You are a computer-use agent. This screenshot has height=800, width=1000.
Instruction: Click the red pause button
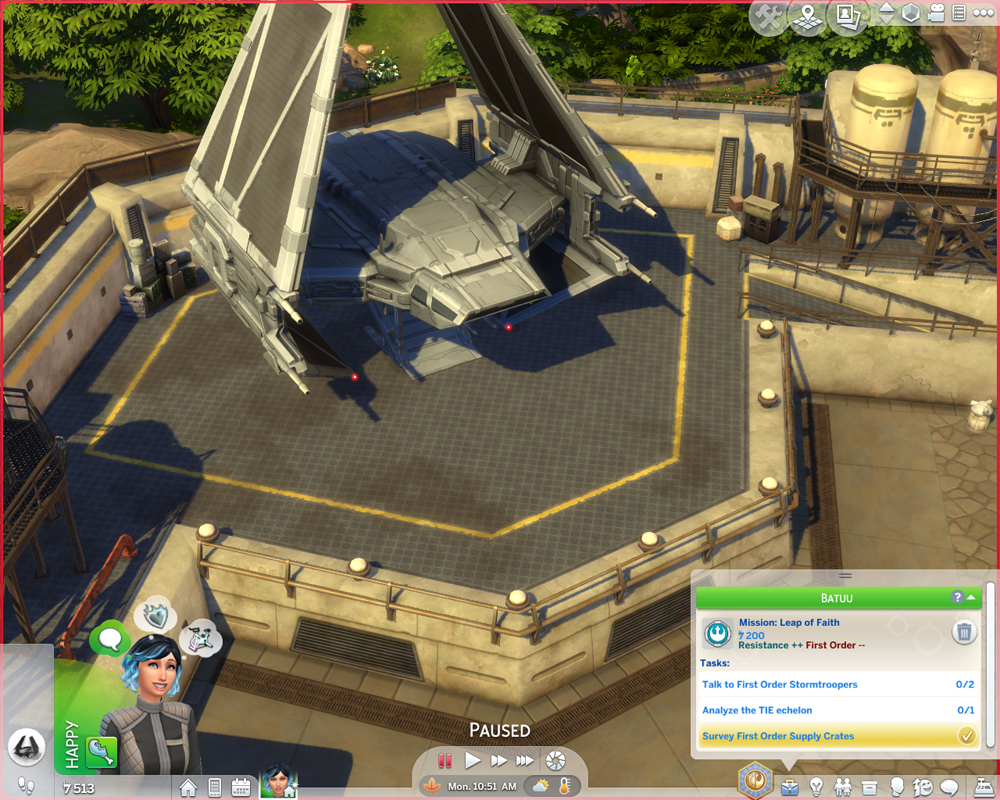[x=446, y=761]
